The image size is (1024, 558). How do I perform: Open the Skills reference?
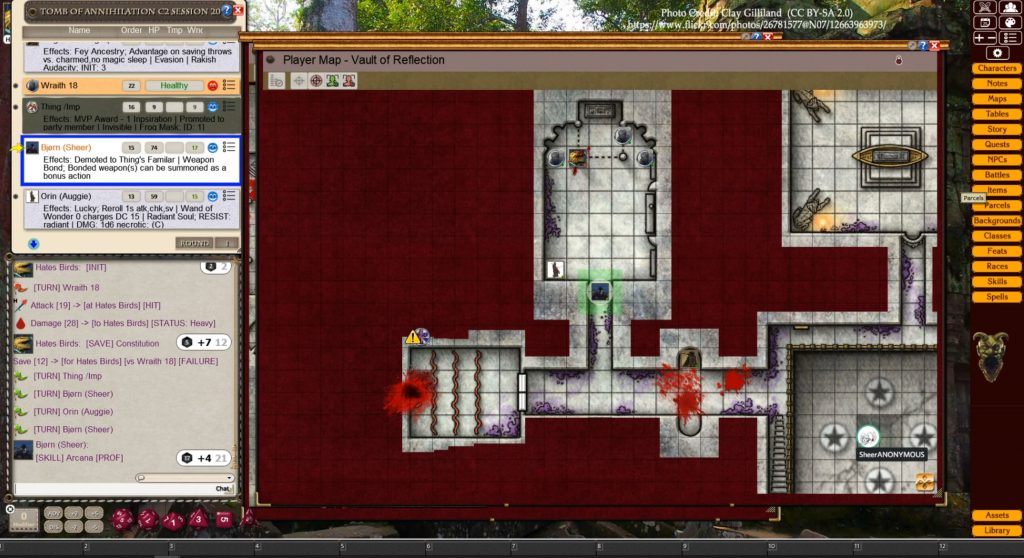996,281
